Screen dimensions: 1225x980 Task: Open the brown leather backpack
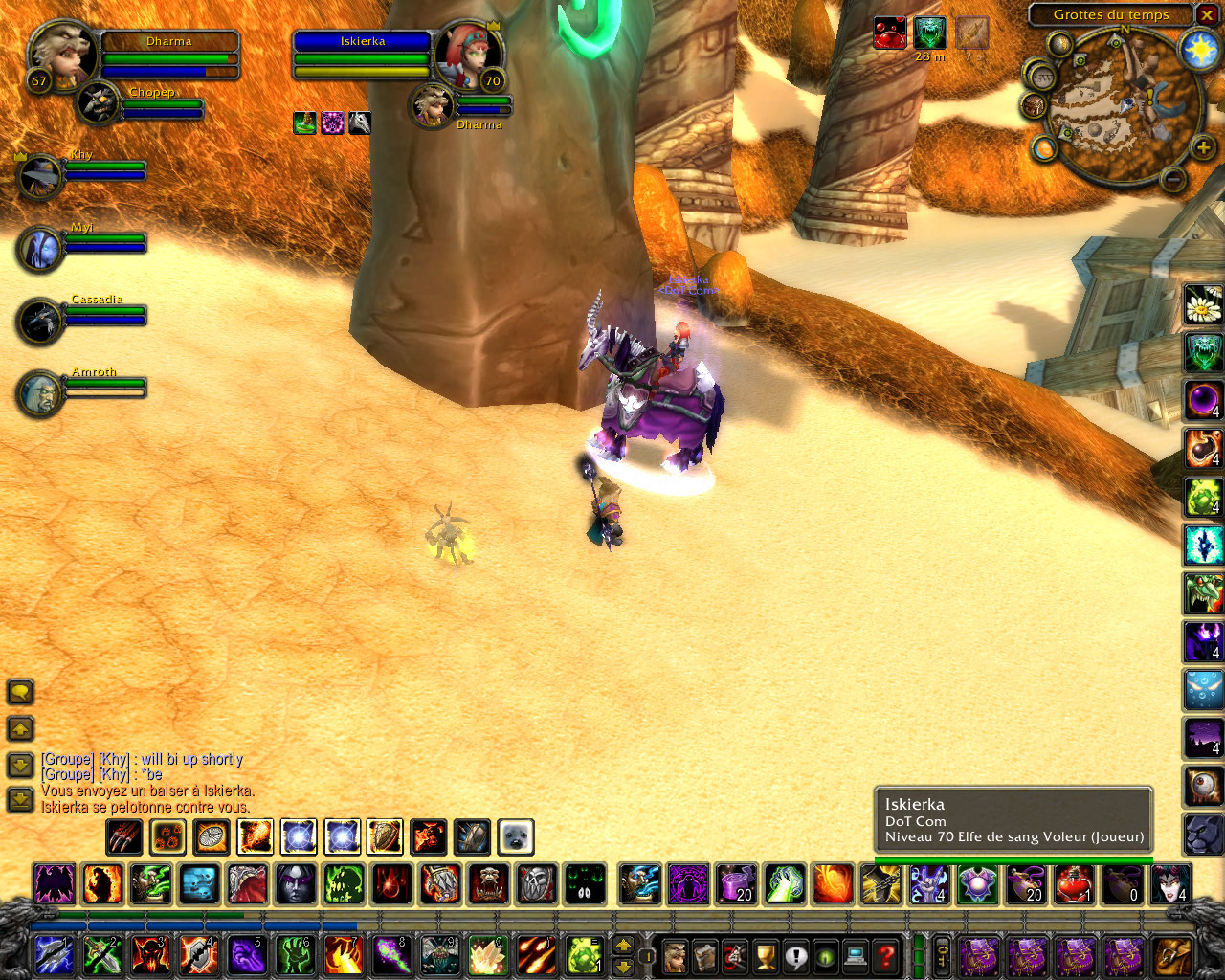[1171, 955]
